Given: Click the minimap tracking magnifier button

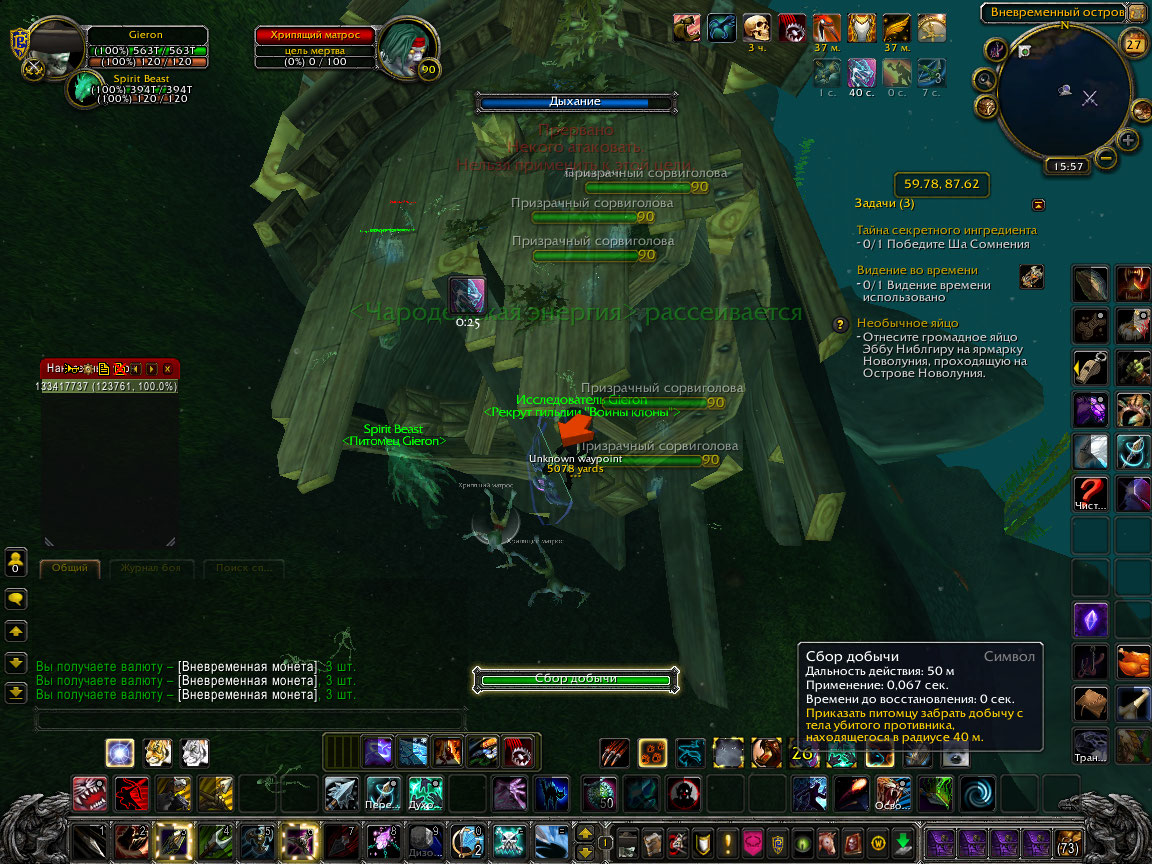Looking at the screenshot, I should [x=985, y=79].
